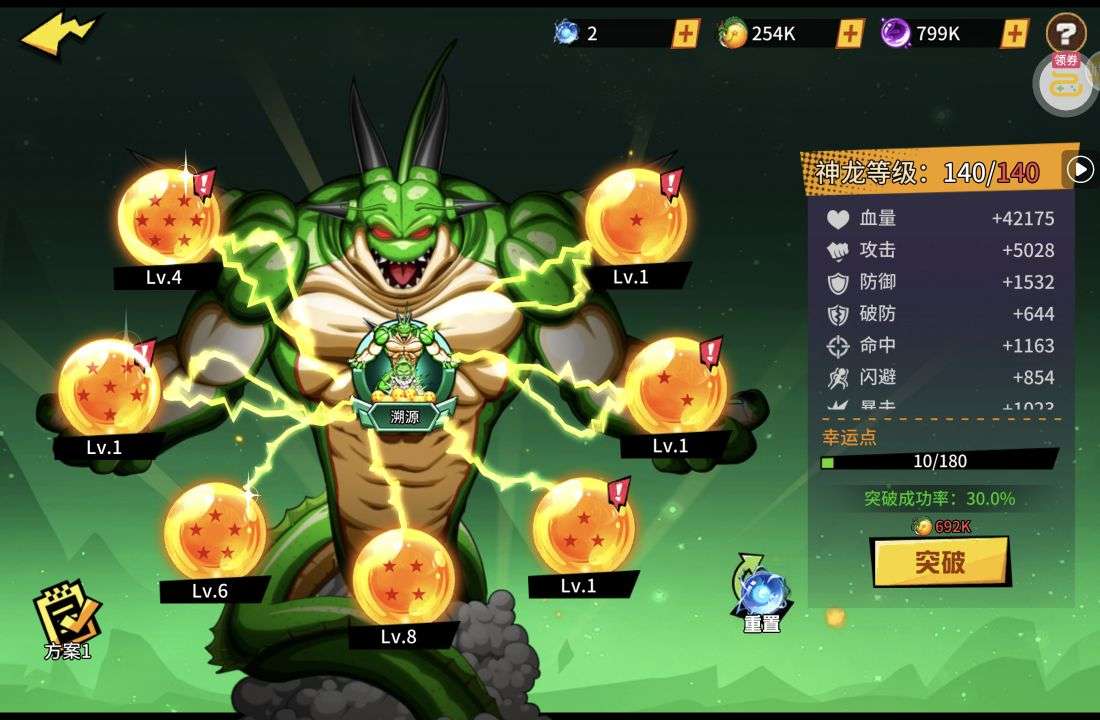Select the Lv.6 five-star dragon ball

pyautogui.click(x=214, y=530)
